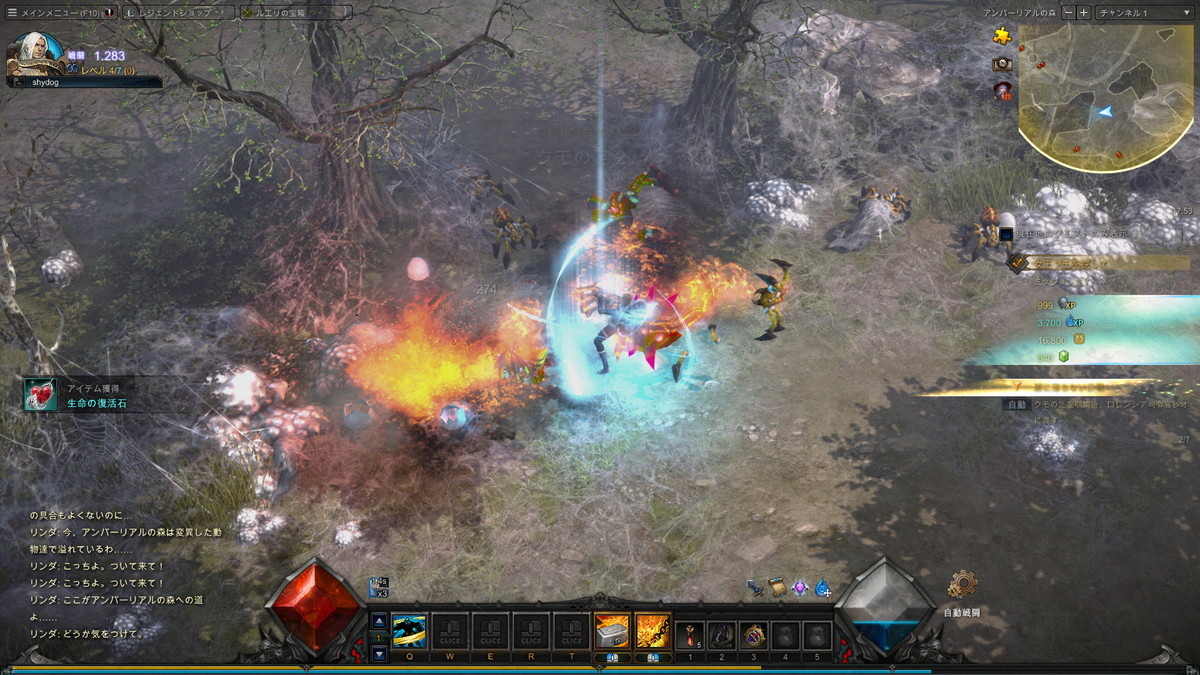The height and width of the screenshot is (675, 1200).
Task: Click the red-hat character icon near the minimap
Action: tap(1002, 91)
